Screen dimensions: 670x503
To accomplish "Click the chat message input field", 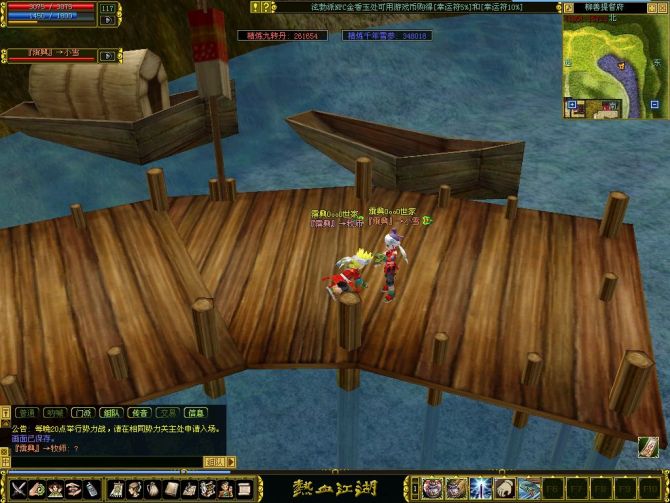I will (100, 462).
